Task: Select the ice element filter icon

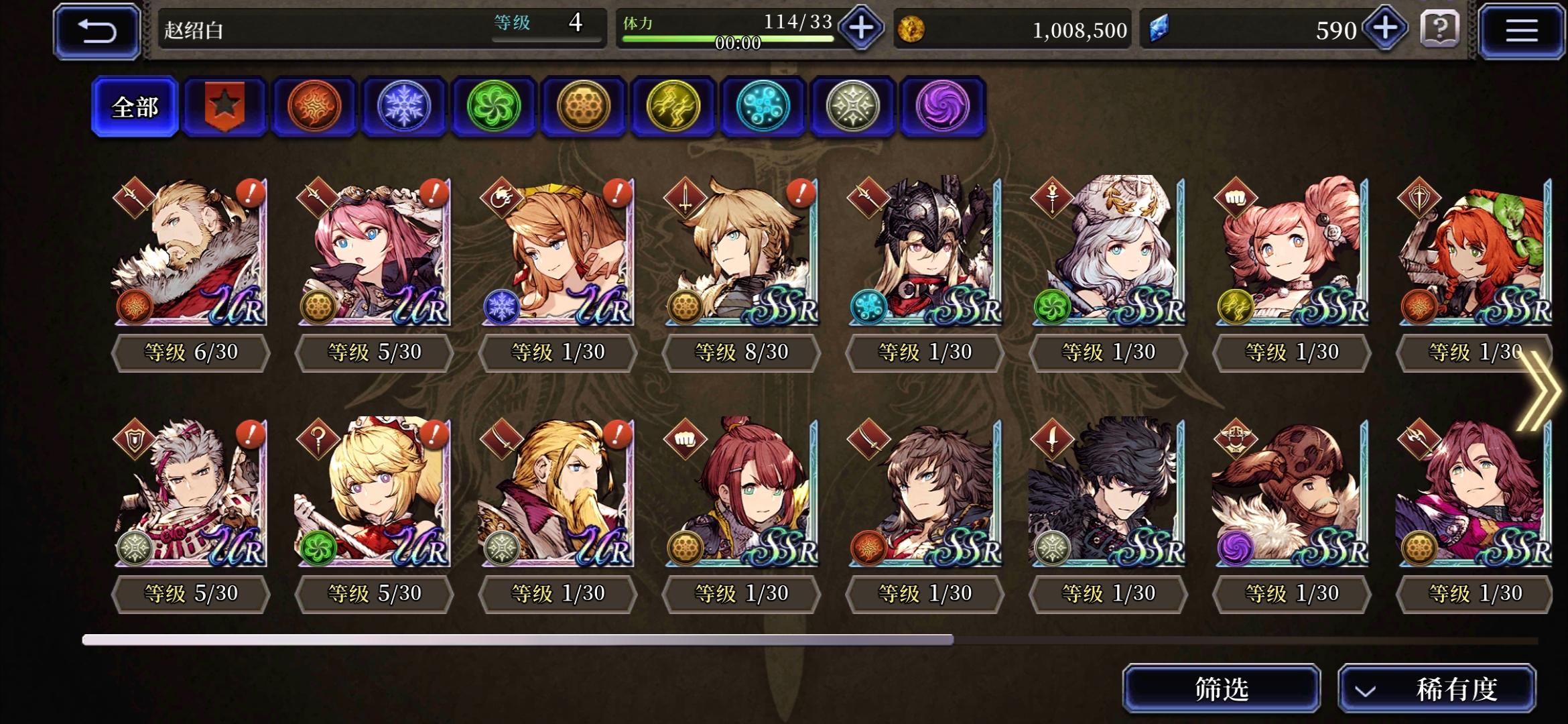Action: [403, 107]
